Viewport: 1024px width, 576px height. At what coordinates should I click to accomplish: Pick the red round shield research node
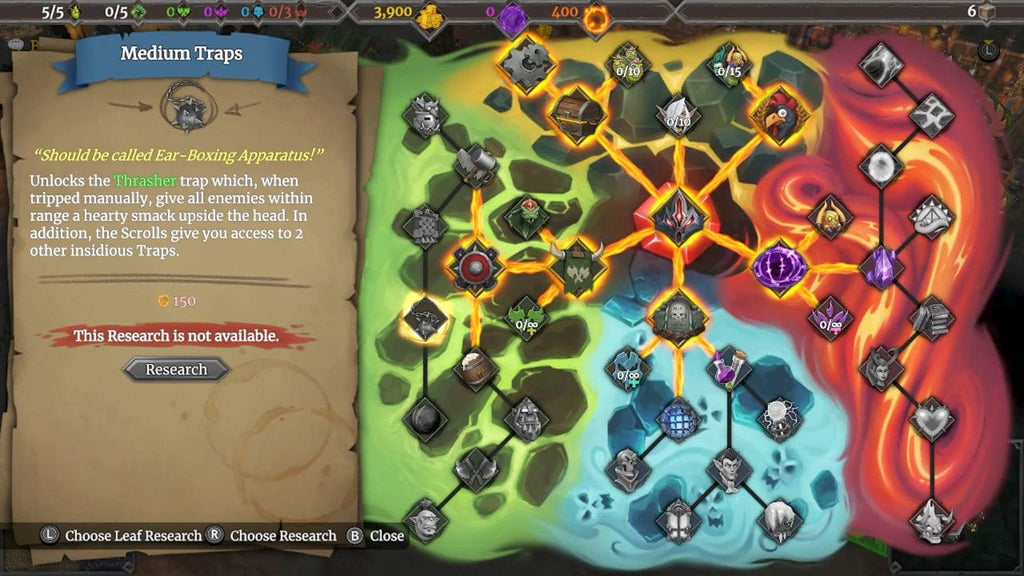click(x=473, y=267)
